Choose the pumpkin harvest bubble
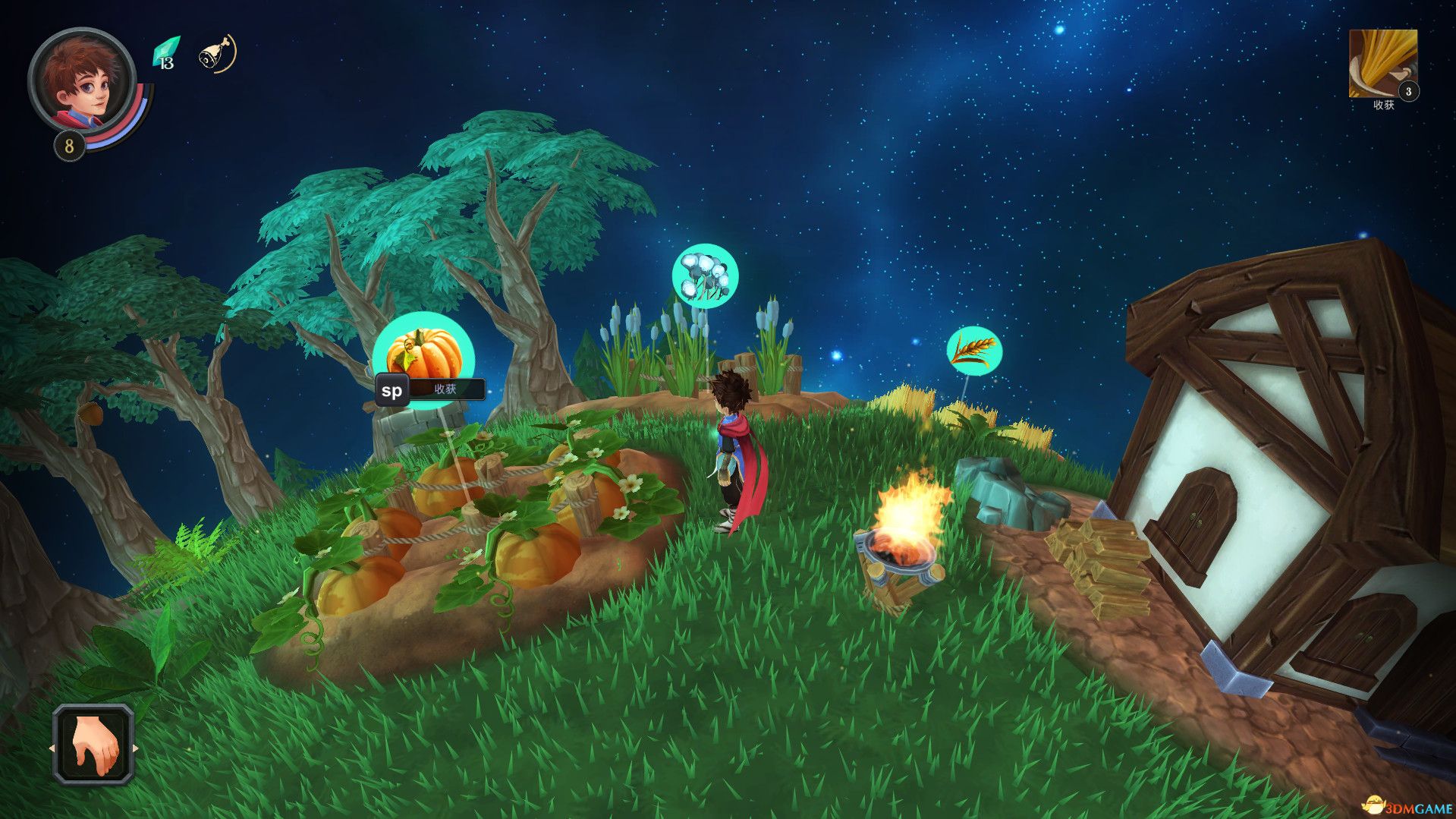Image resolution: width=1456 pixels, height=819 pixels. (x=424, y=353)
